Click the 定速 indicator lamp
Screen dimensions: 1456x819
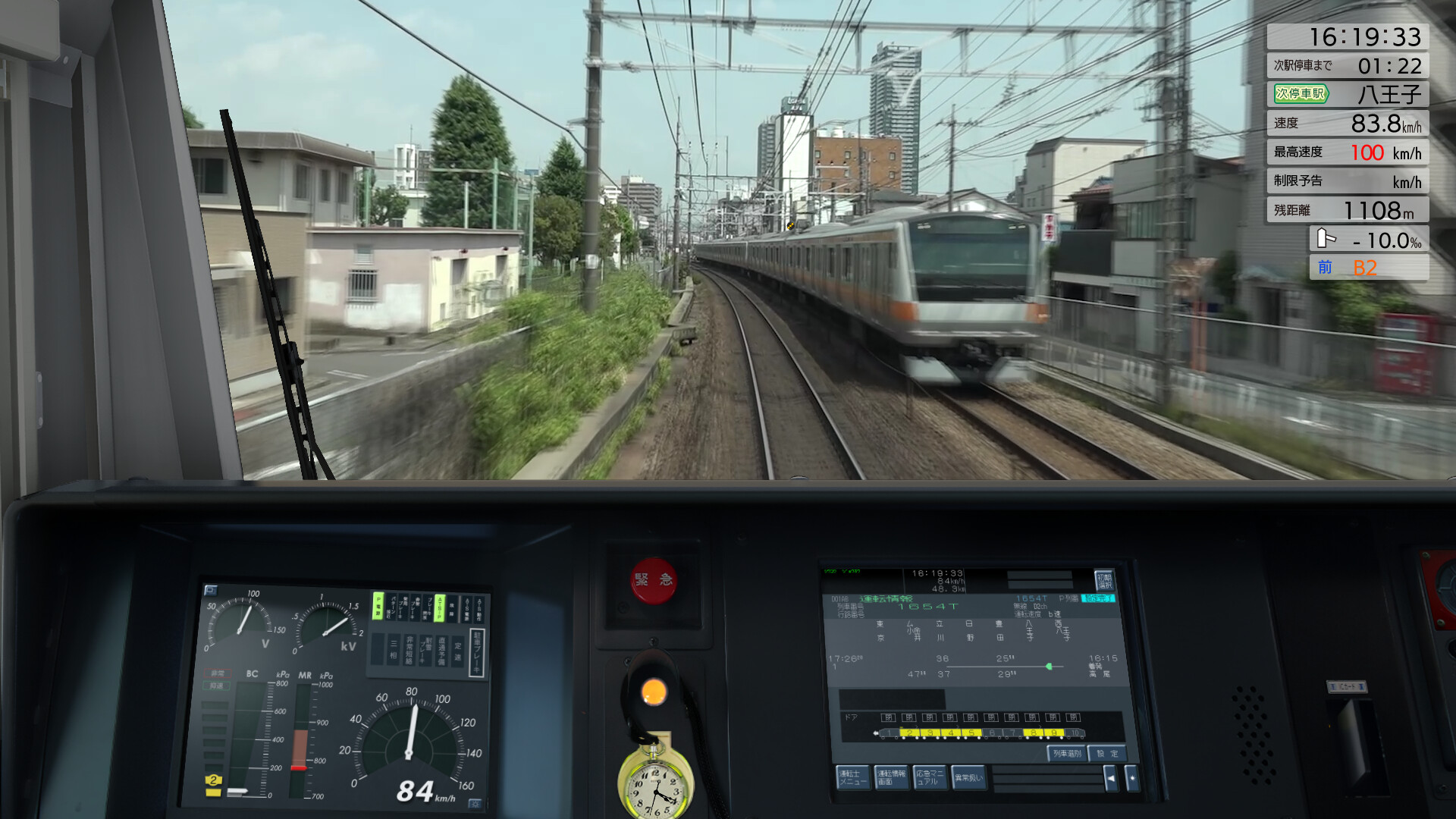click(x=457, y=651)
